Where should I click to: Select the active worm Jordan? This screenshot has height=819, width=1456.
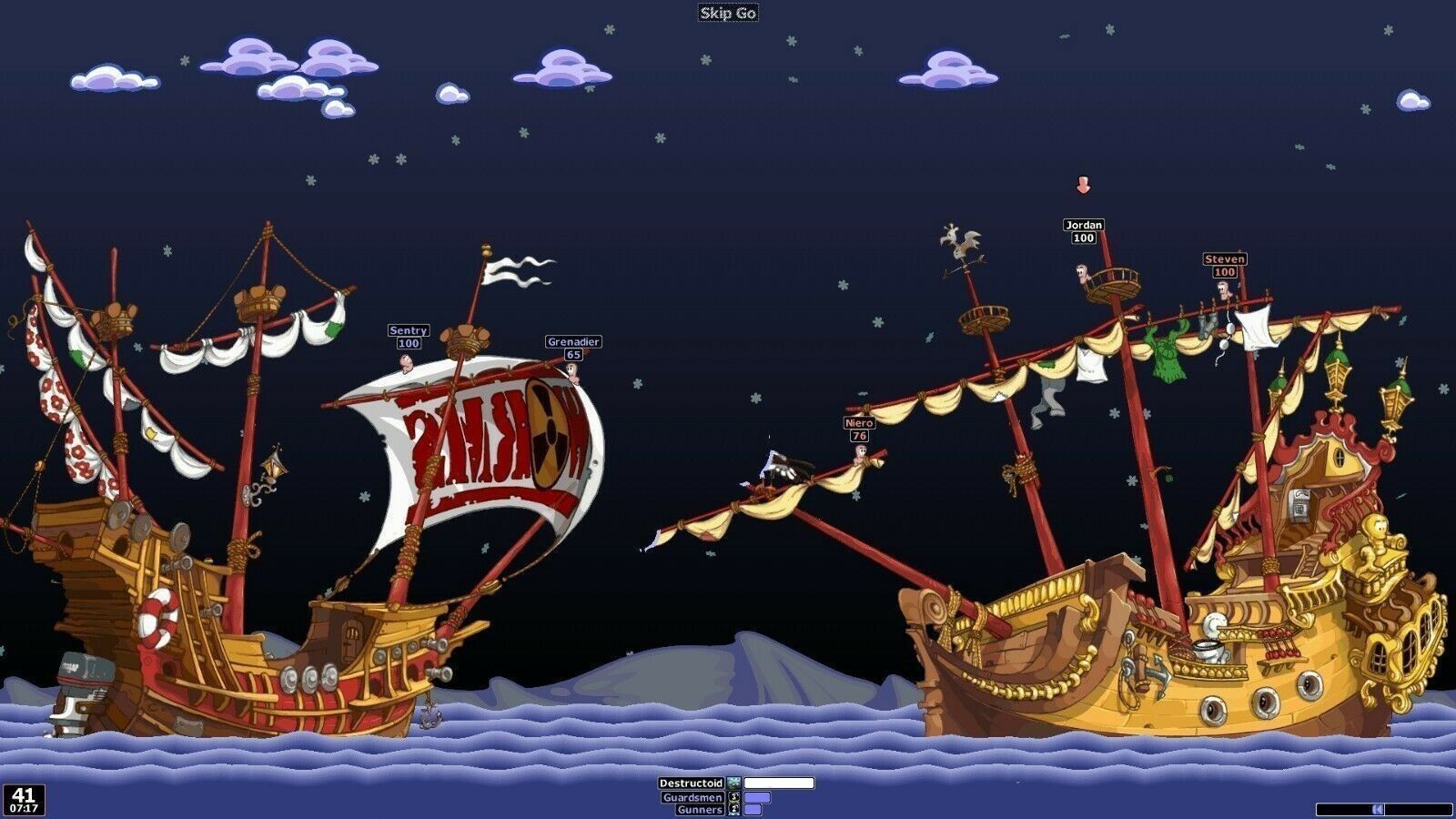[1082, 271]
